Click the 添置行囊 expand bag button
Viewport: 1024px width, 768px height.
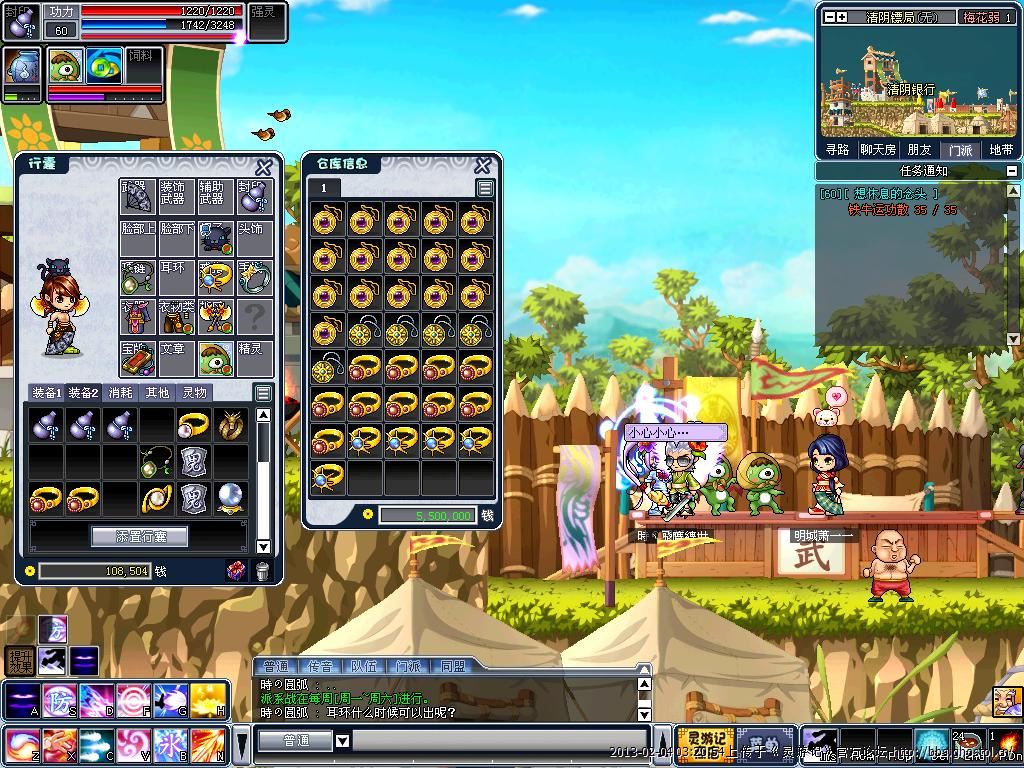(140, 536)
